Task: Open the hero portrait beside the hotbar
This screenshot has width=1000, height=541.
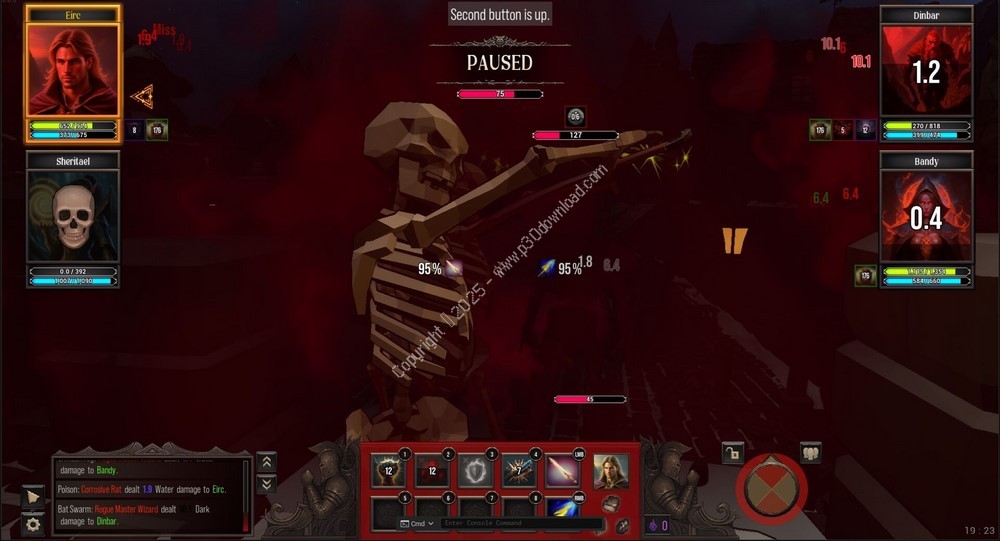Action: 610,472
